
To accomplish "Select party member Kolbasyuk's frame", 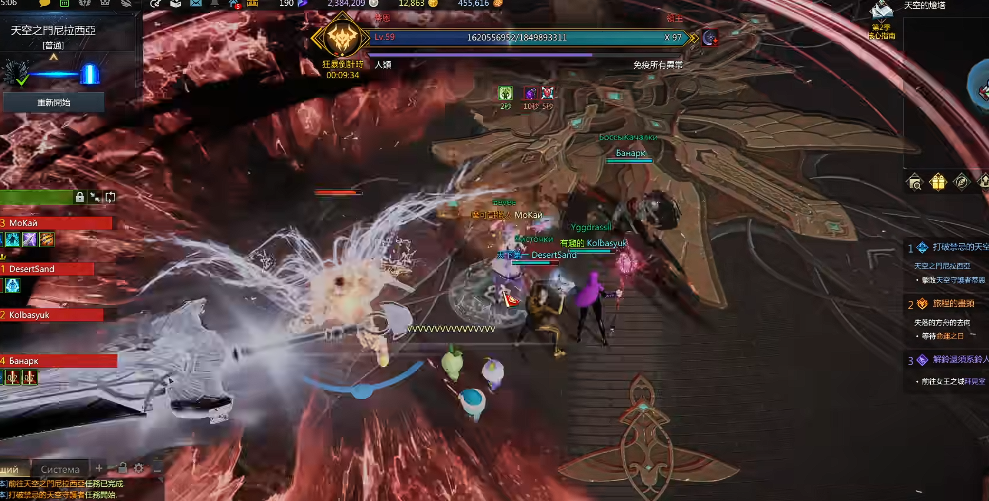I will coord(52,315).
